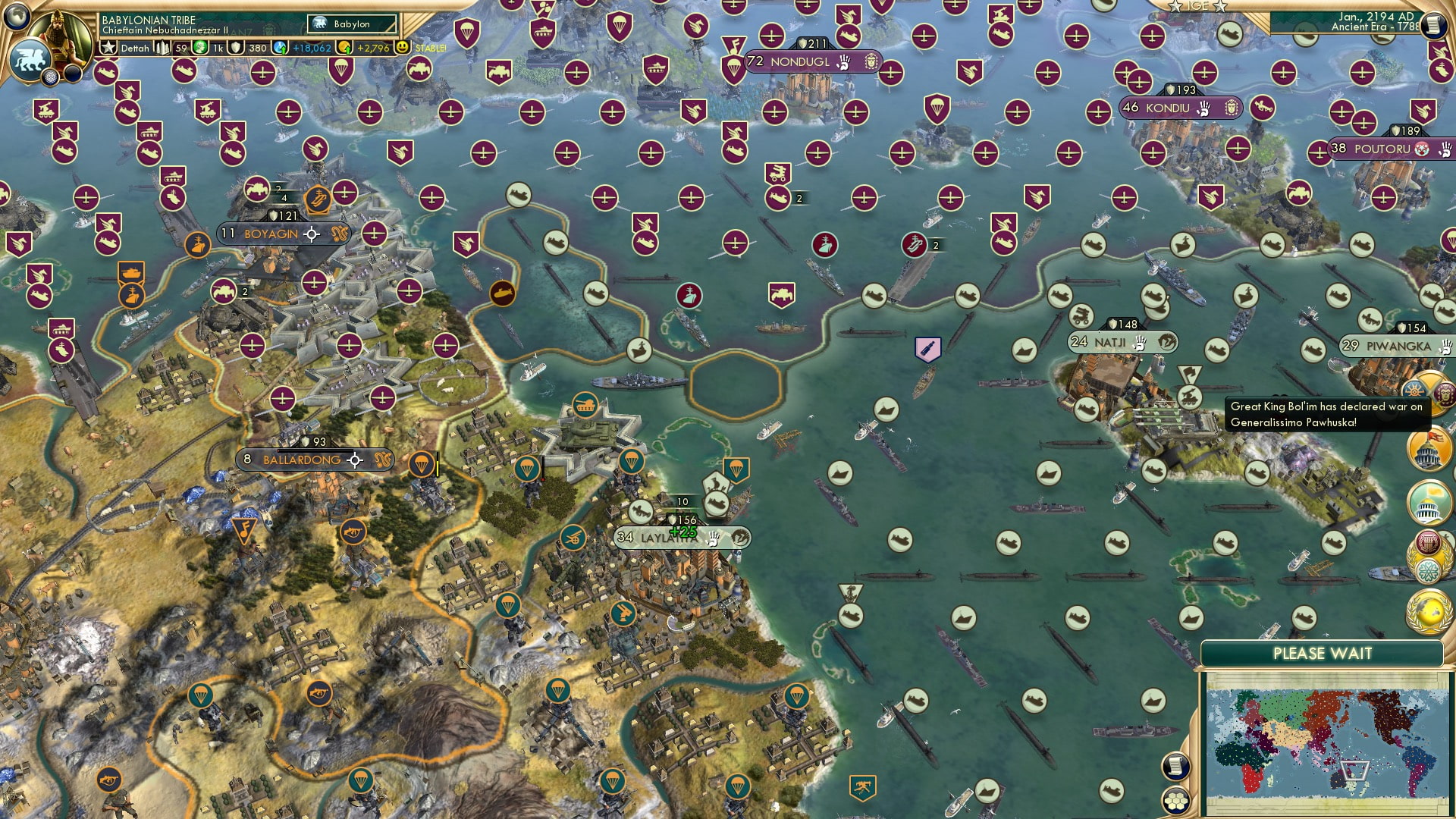Image resolution: width=1456 pixels, height=819 pixels.
Task: Click the gold income coin showing +2,796
Action: 374,49
